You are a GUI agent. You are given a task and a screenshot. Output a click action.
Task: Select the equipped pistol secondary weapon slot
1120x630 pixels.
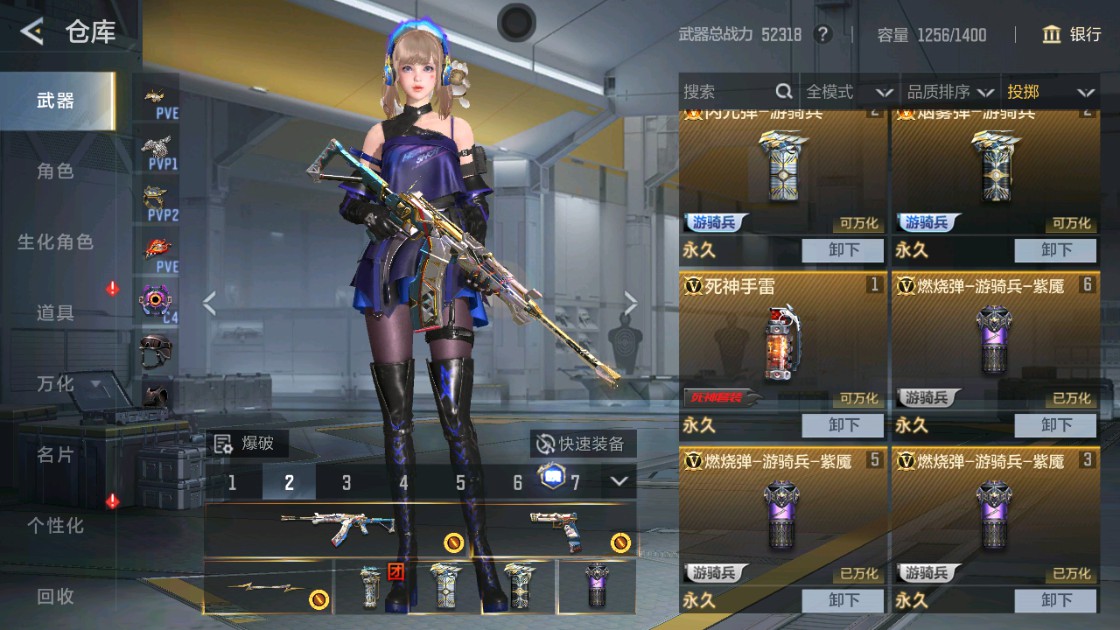(569, 530)
